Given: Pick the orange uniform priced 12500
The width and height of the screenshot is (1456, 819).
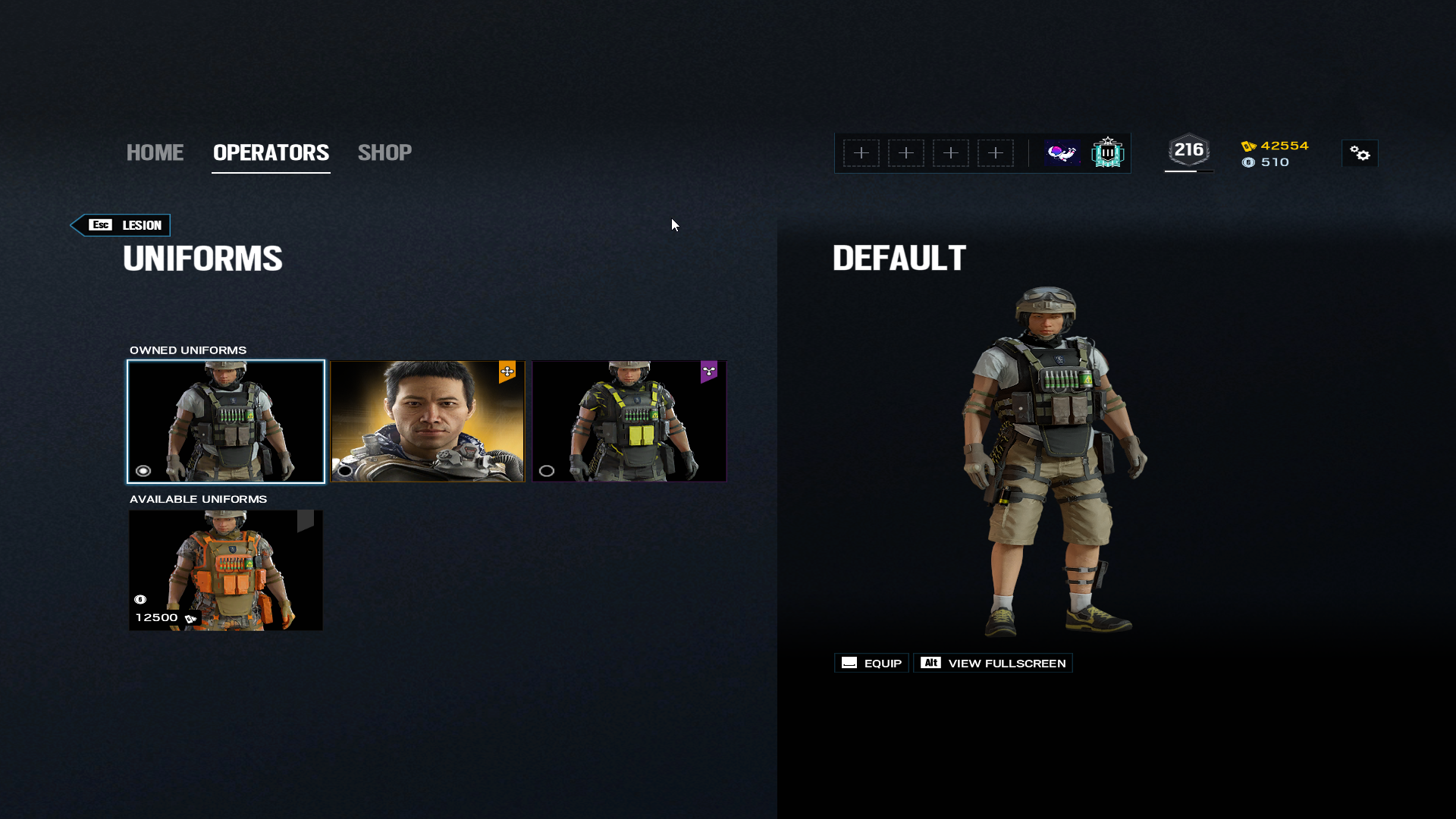Looking at the screenshot, I should [226, 570].
